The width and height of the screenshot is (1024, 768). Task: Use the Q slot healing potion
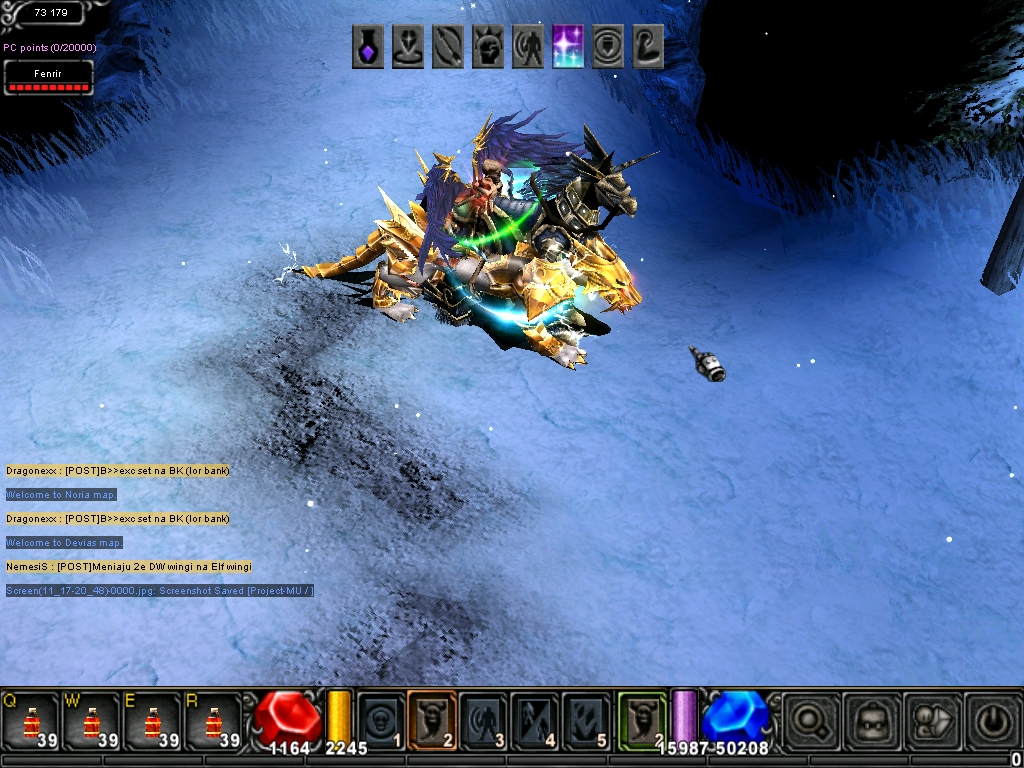tap(30, 720)
